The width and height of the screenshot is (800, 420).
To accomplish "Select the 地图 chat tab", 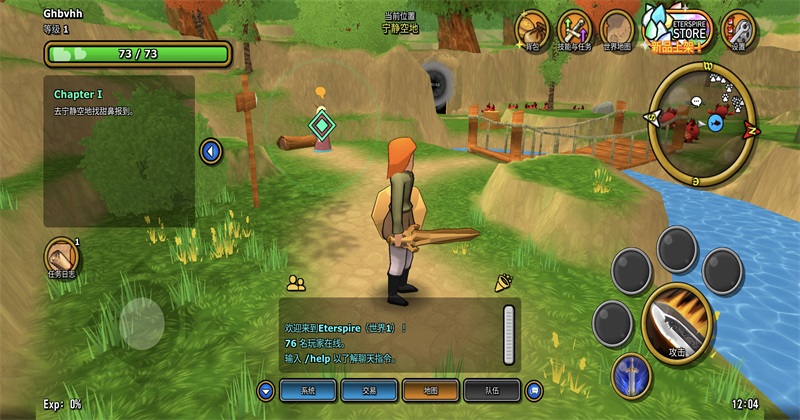I will tap(430, 390).
